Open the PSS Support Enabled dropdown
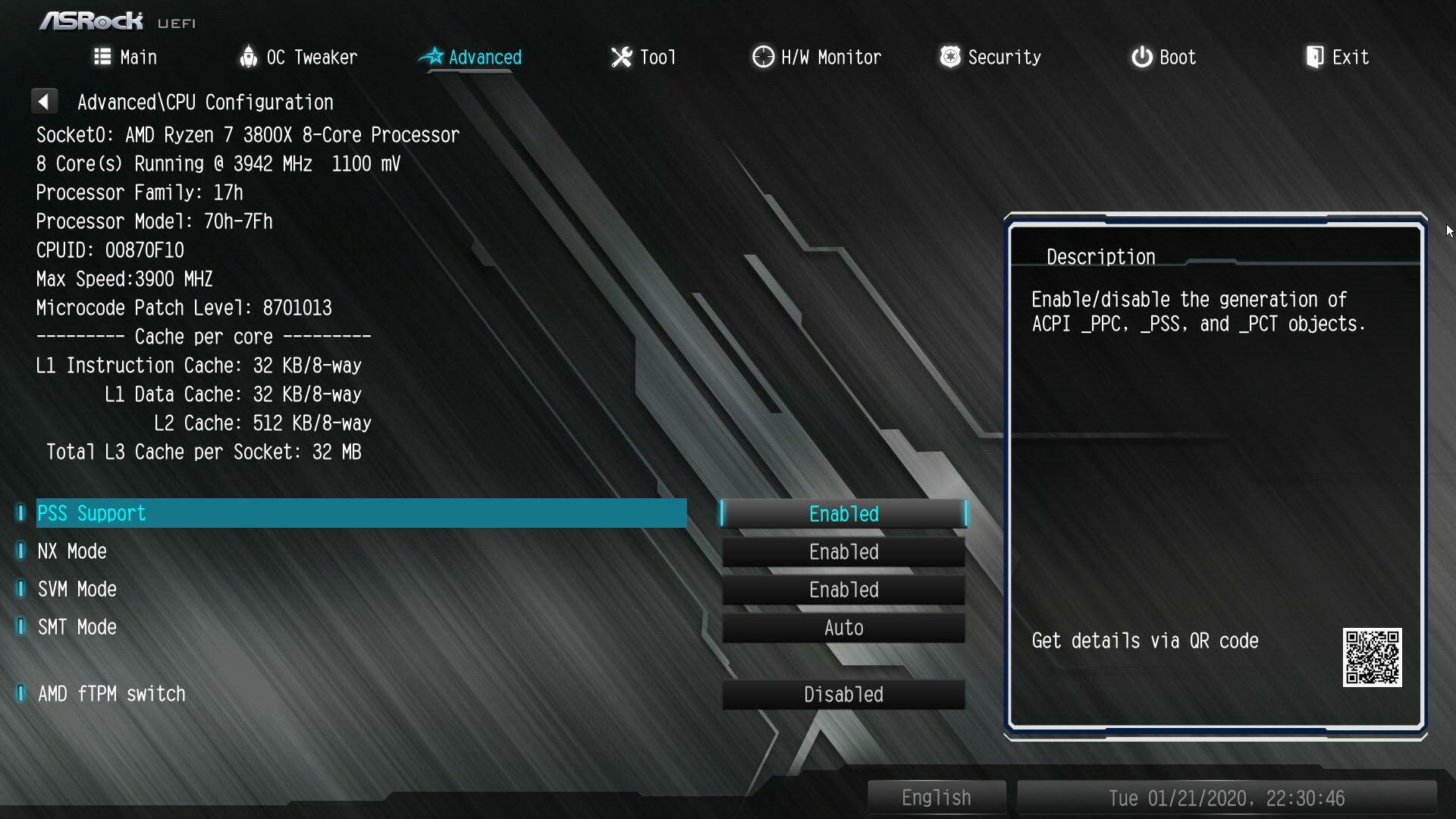 (843, 514)
